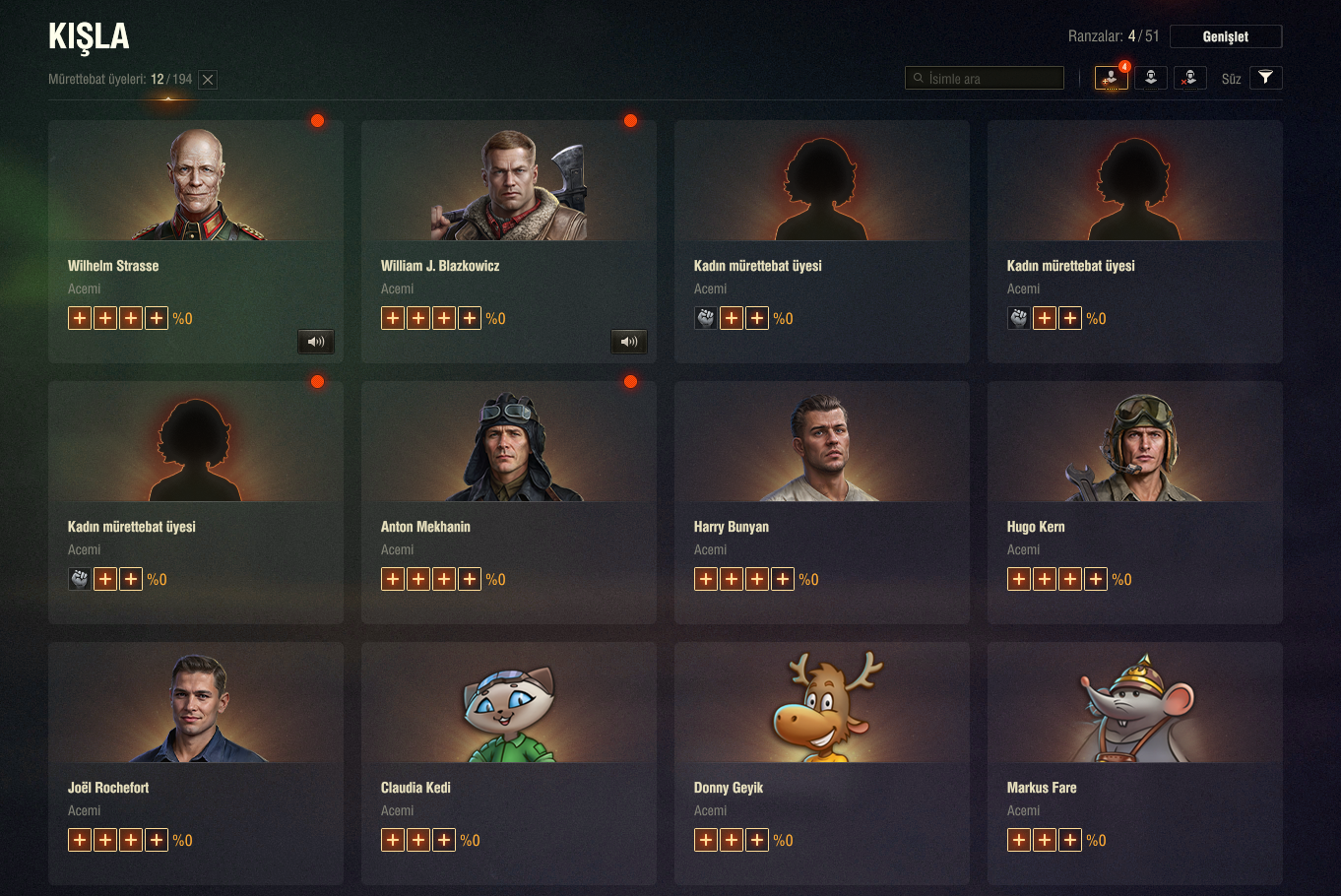The width and height of the screenshot is (1341, 896).
Task: Switch to the barracks crew member tab
Action: pos(1150,78)
